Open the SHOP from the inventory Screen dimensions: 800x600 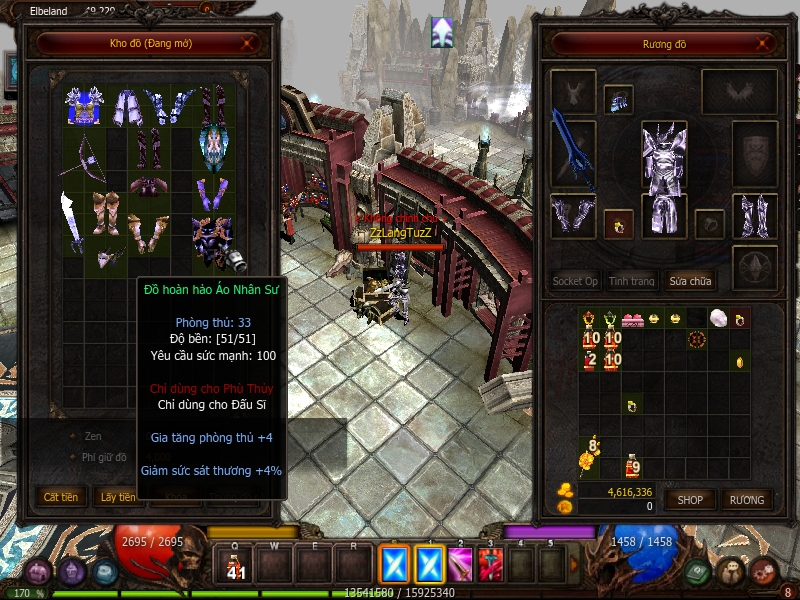691,499
